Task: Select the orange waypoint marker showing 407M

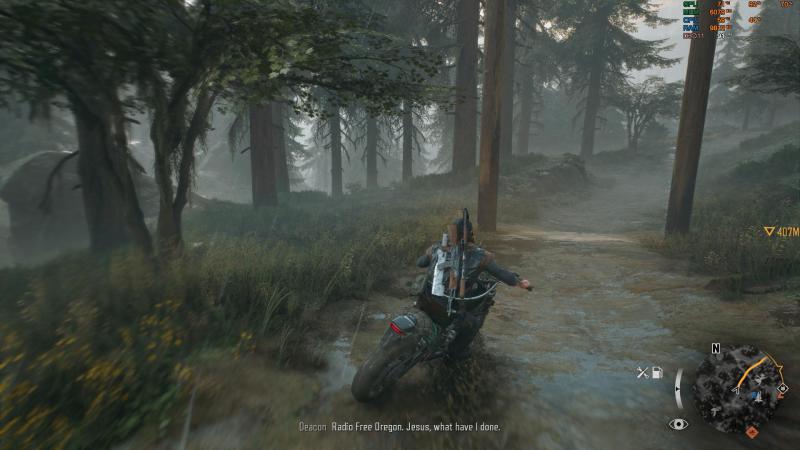Action: [769, 231]
